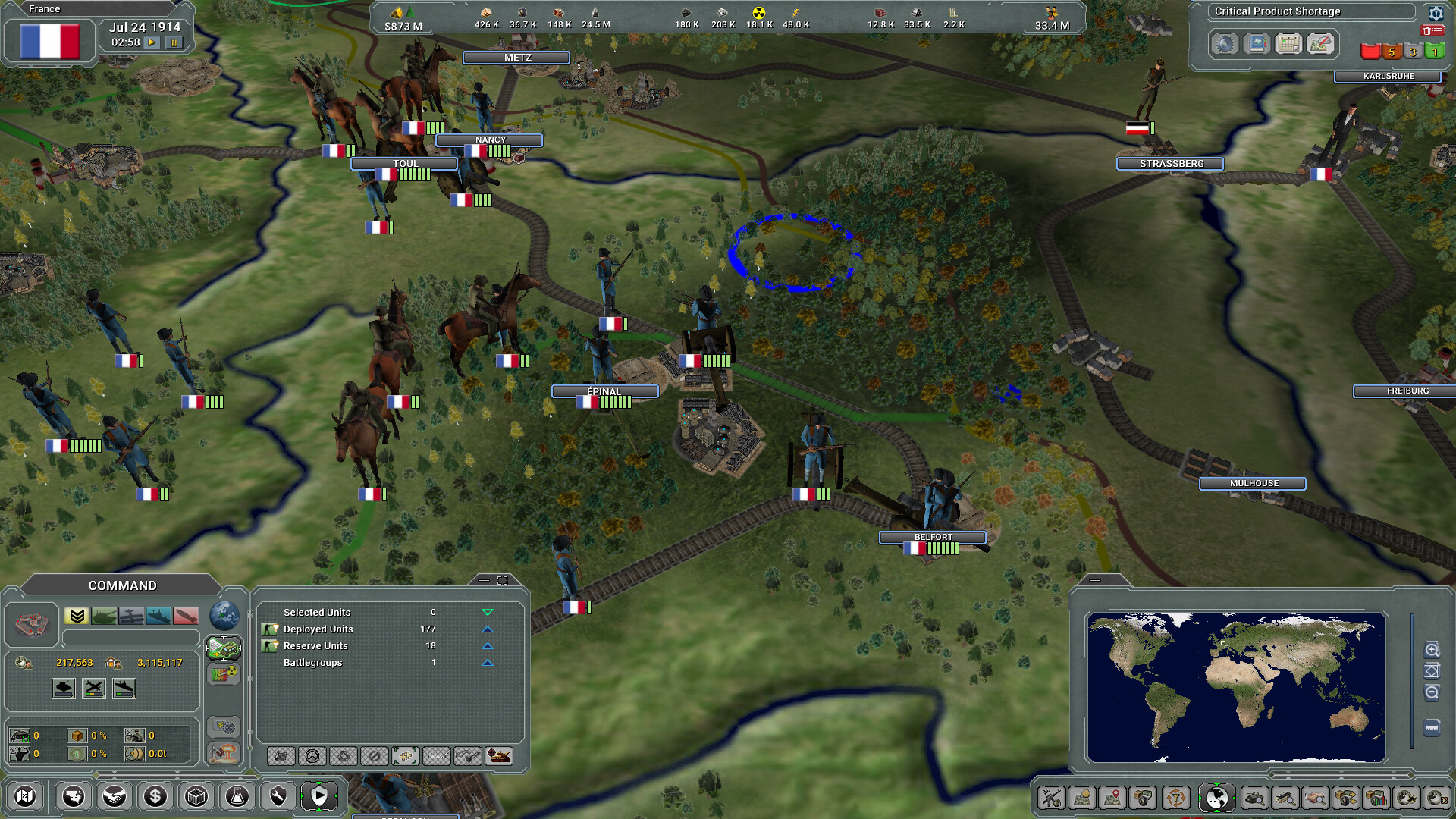Click the settings gear with warning mark
Image resolution: width=1456 pixels, height=819 pixels.
click(1436, 13)
